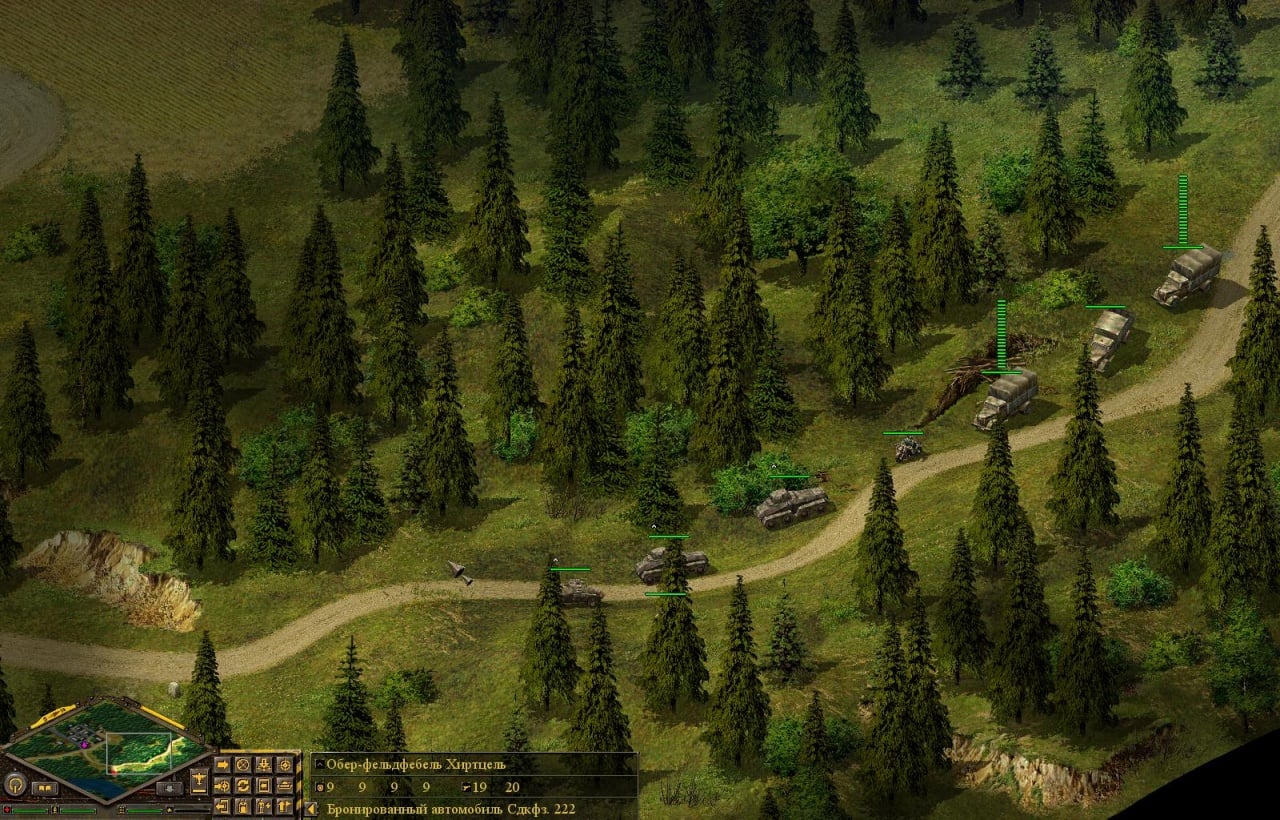Select the Move order arrow icon

(x=223, y=765)
